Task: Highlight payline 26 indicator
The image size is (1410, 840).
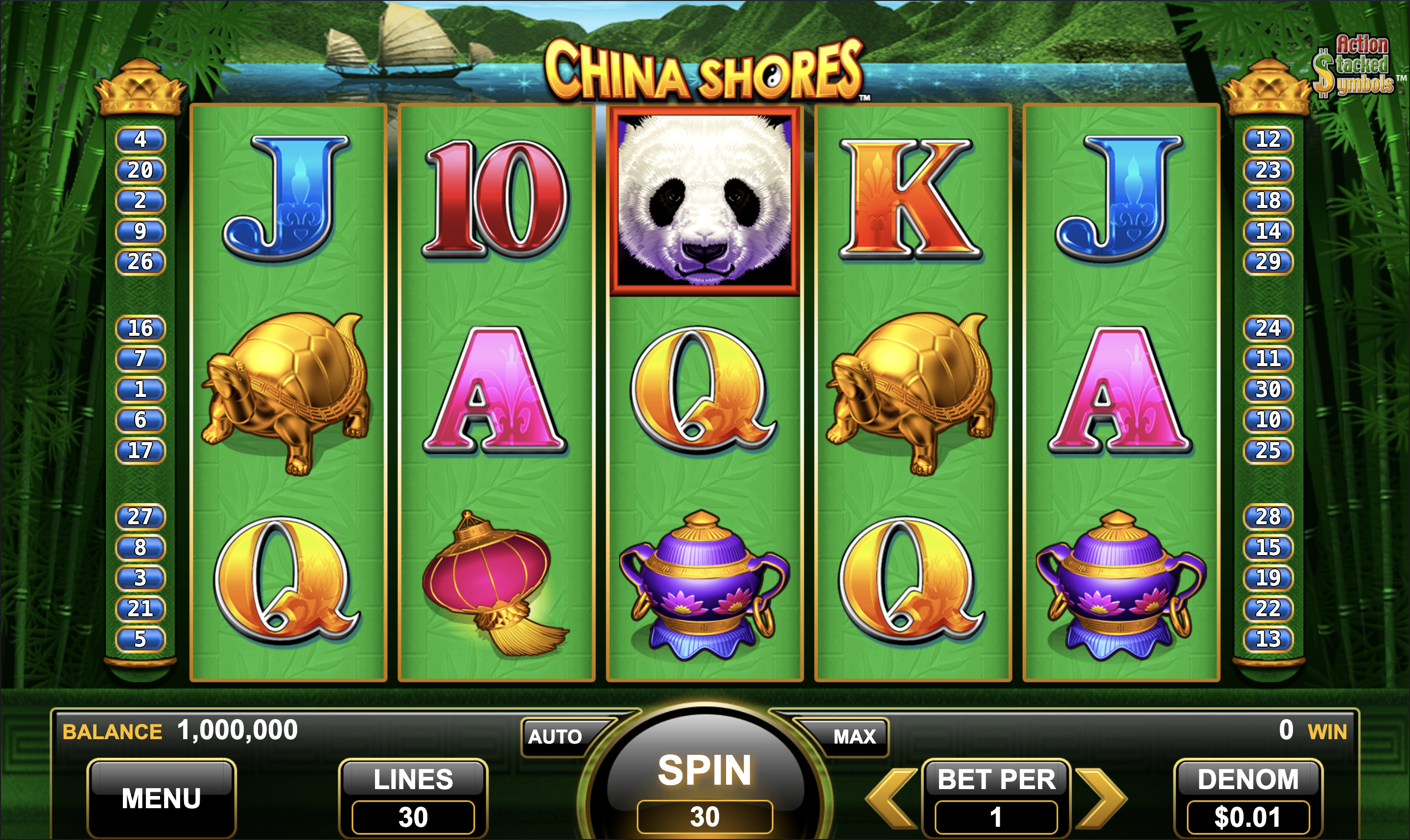Action: click(x=141, y=262)
